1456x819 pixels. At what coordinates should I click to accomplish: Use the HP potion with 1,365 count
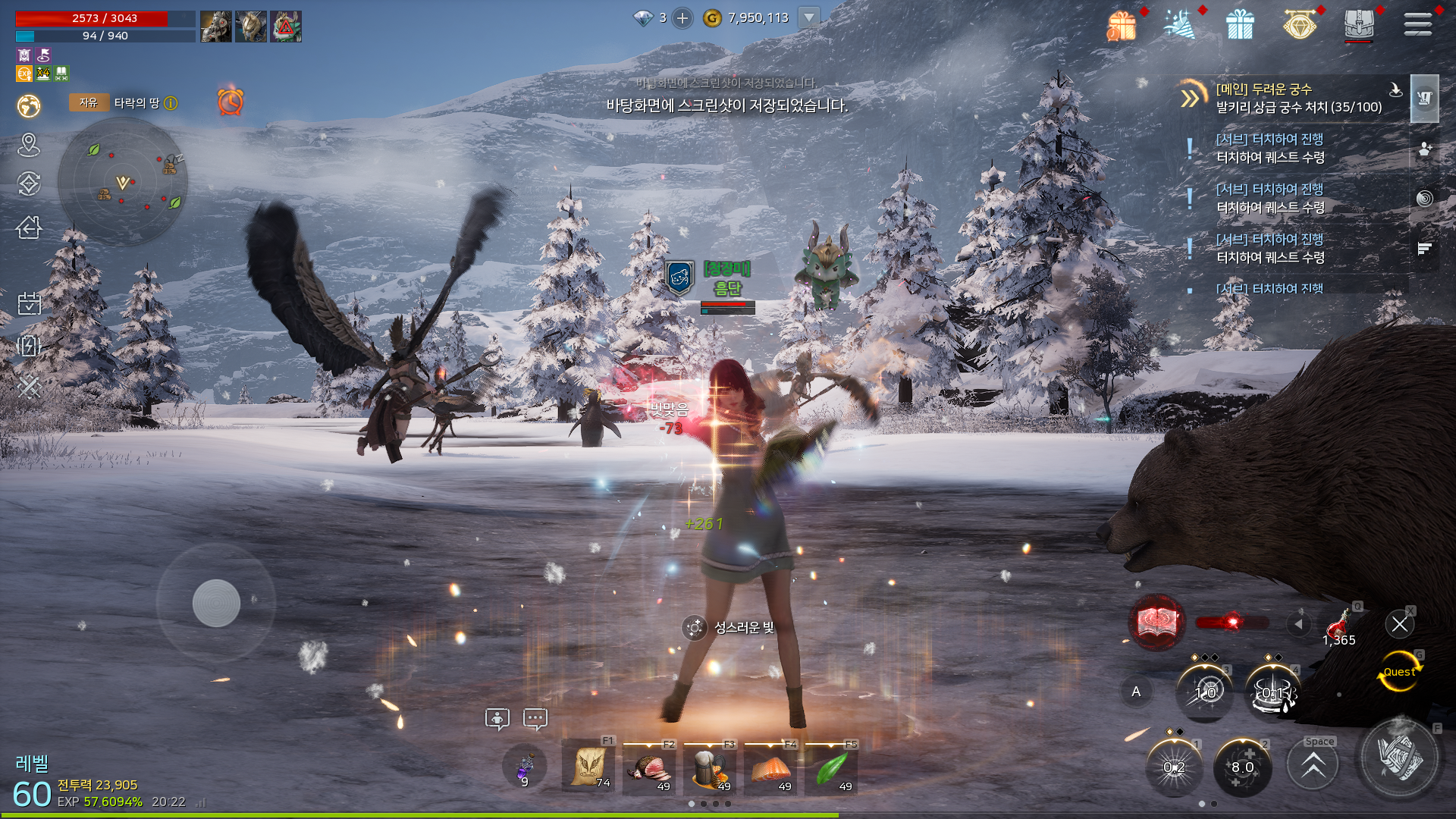1338,627
